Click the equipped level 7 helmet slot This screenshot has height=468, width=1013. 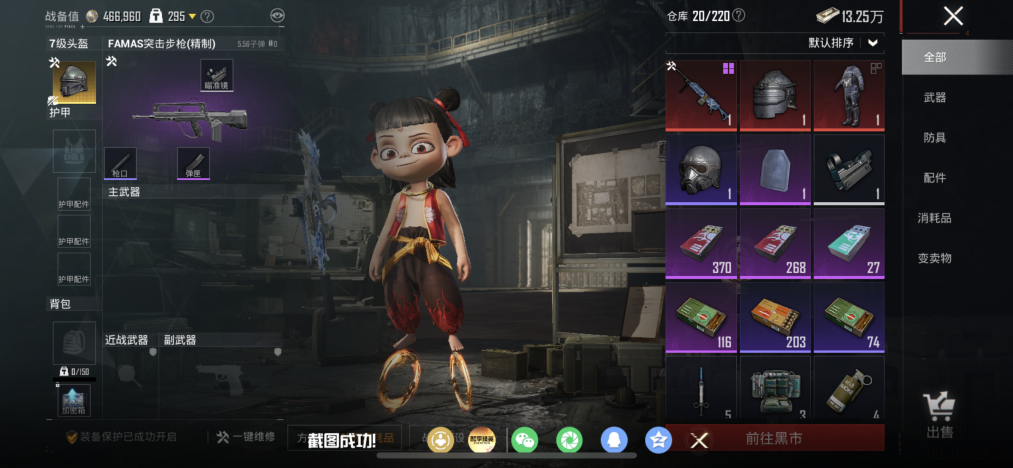[x=73, y=82]
